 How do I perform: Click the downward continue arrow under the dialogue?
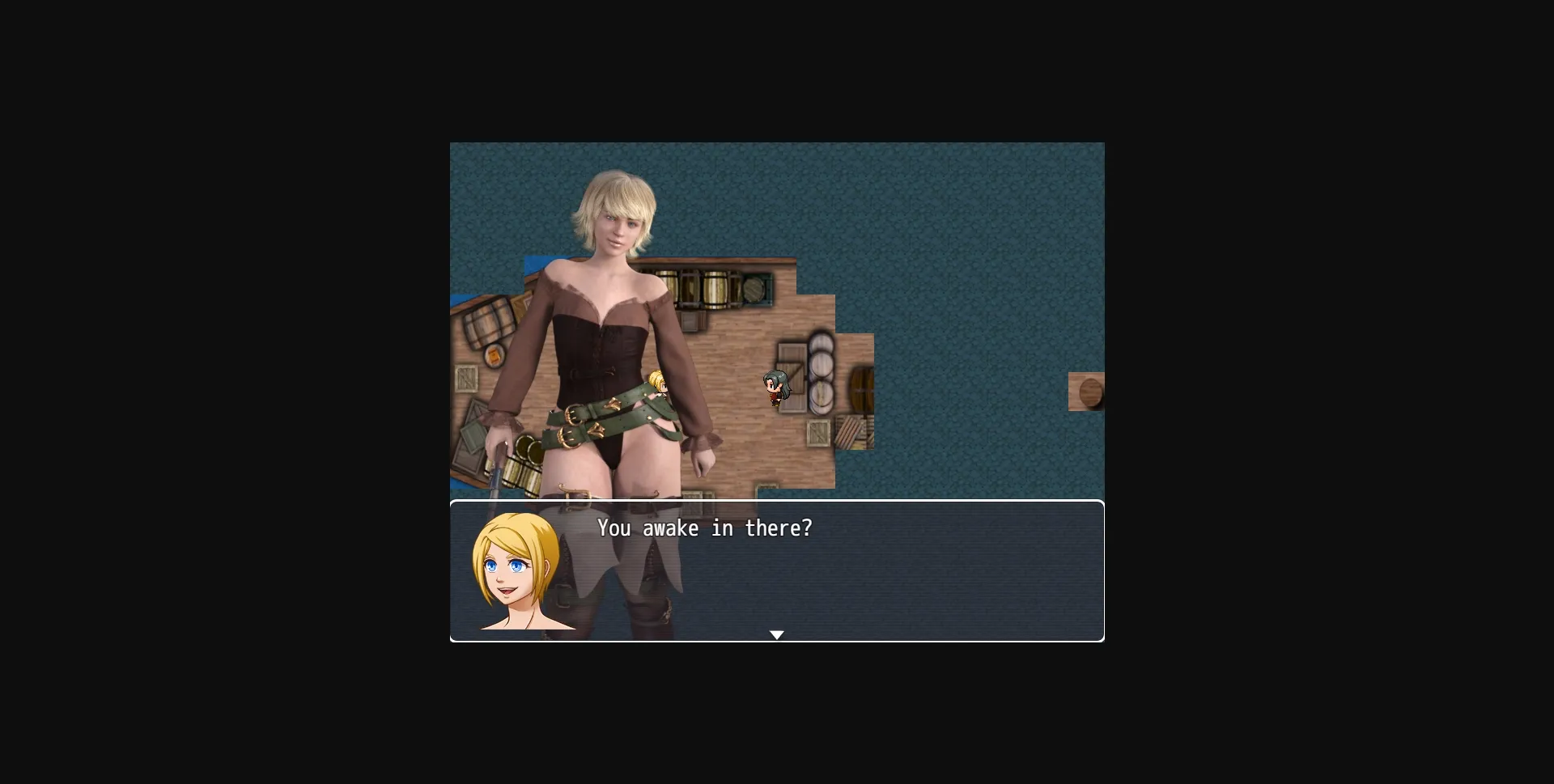pos(777,635)
